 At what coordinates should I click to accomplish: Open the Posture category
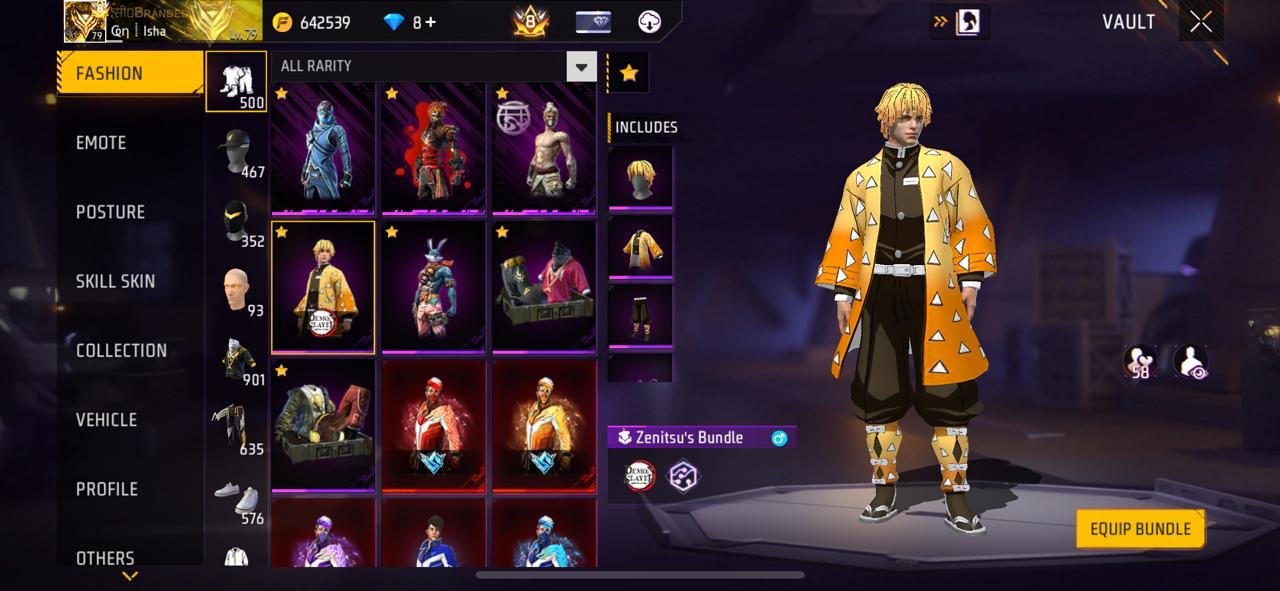click(111, 212)
